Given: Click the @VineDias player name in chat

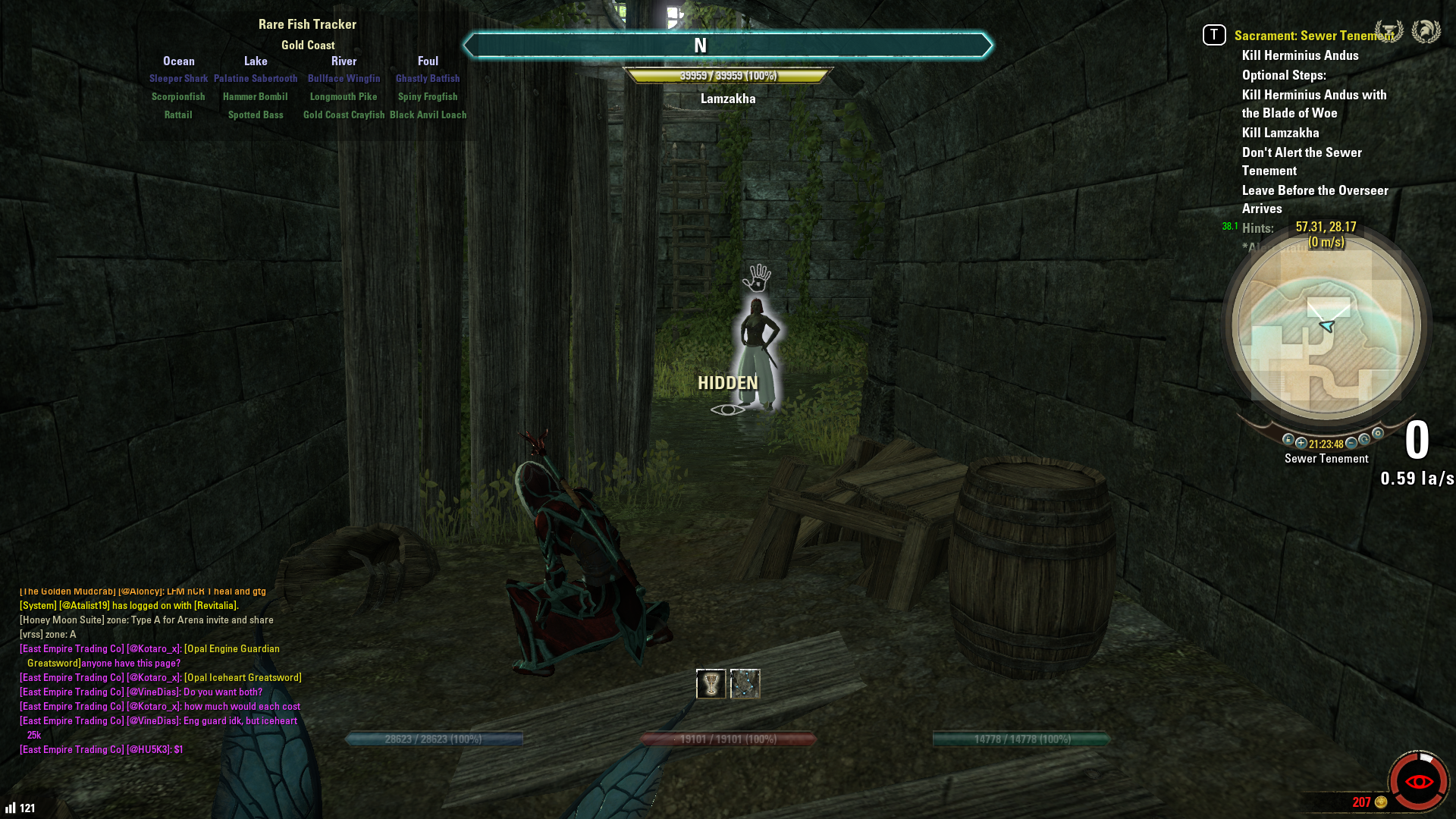Looking at the screenshot, I should [153, 692].
